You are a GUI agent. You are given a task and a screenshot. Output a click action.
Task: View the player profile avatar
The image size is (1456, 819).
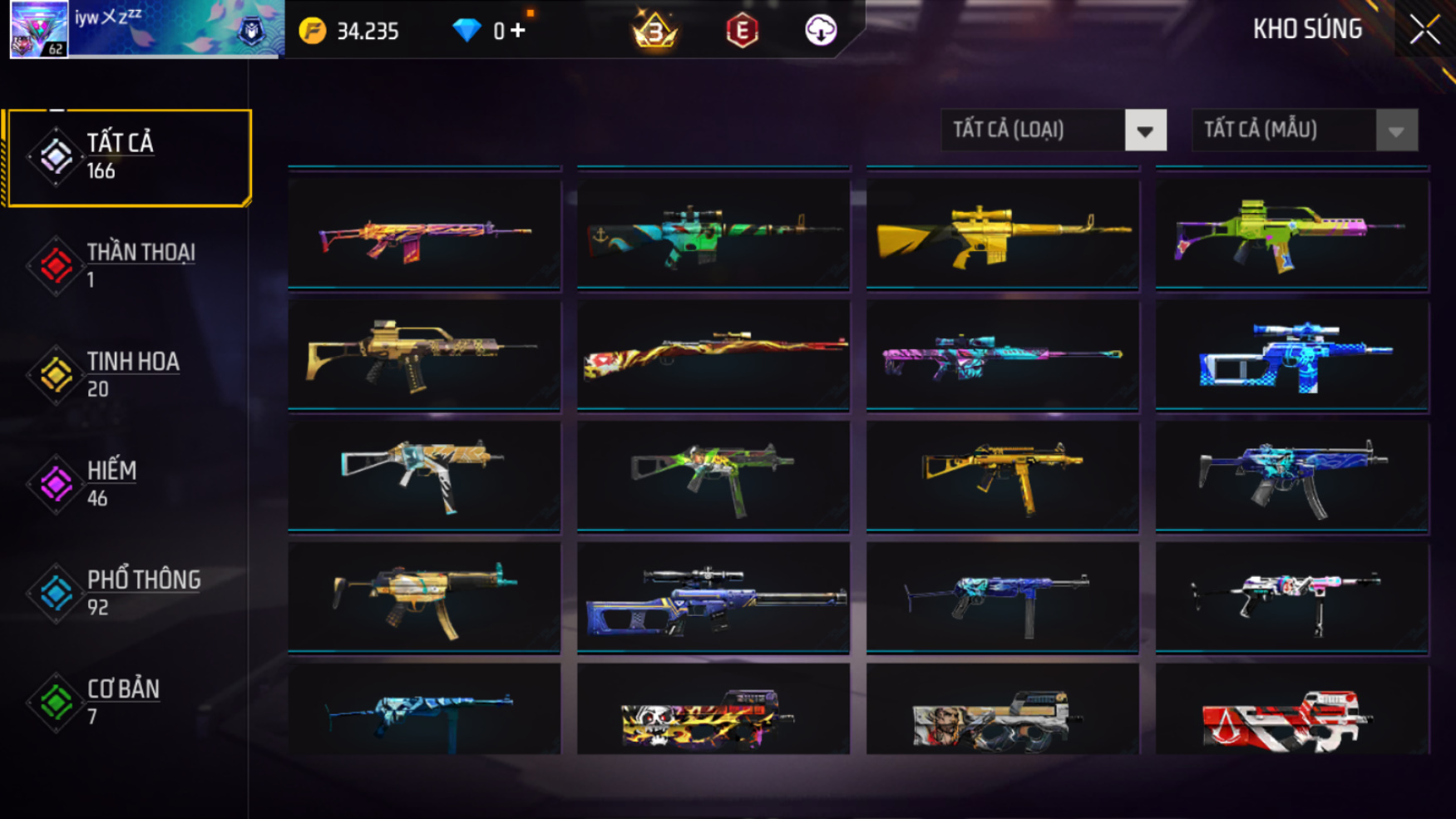pos(39,30)
